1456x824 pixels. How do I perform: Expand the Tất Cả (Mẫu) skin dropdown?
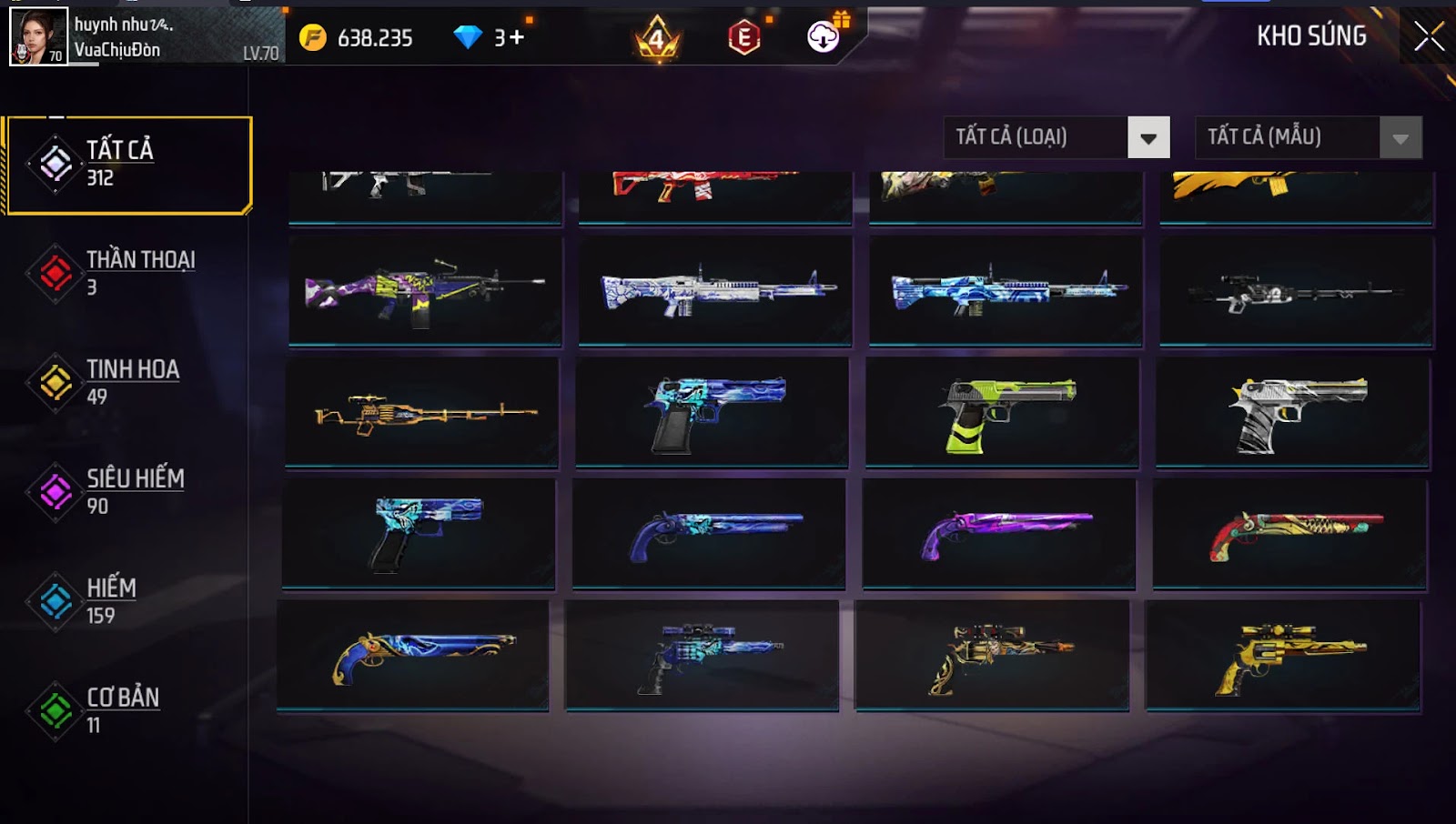point(1308,137)
